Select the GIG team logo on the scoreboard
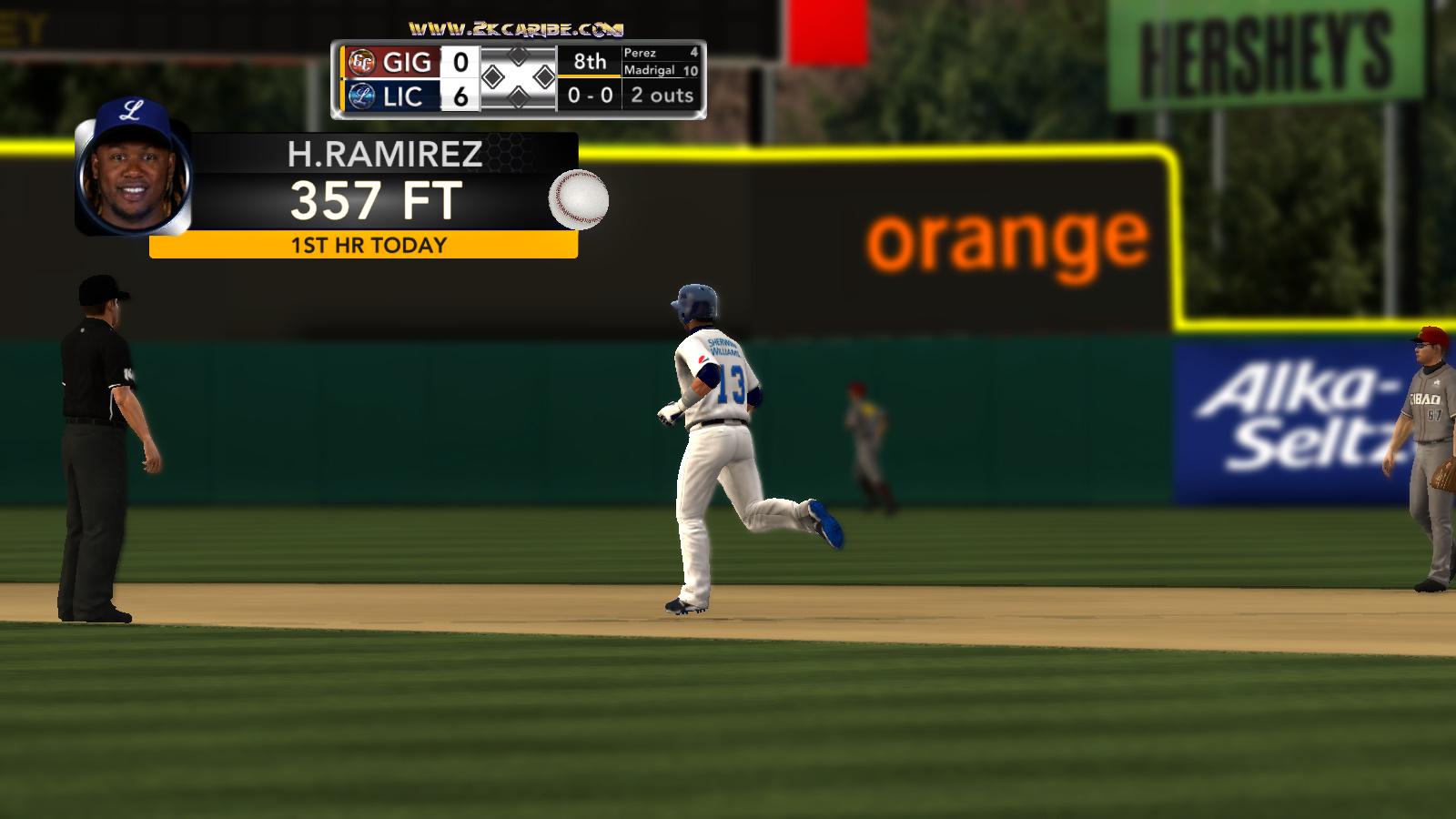Screen dimensions: 1456x819 (x=361, y=62)
